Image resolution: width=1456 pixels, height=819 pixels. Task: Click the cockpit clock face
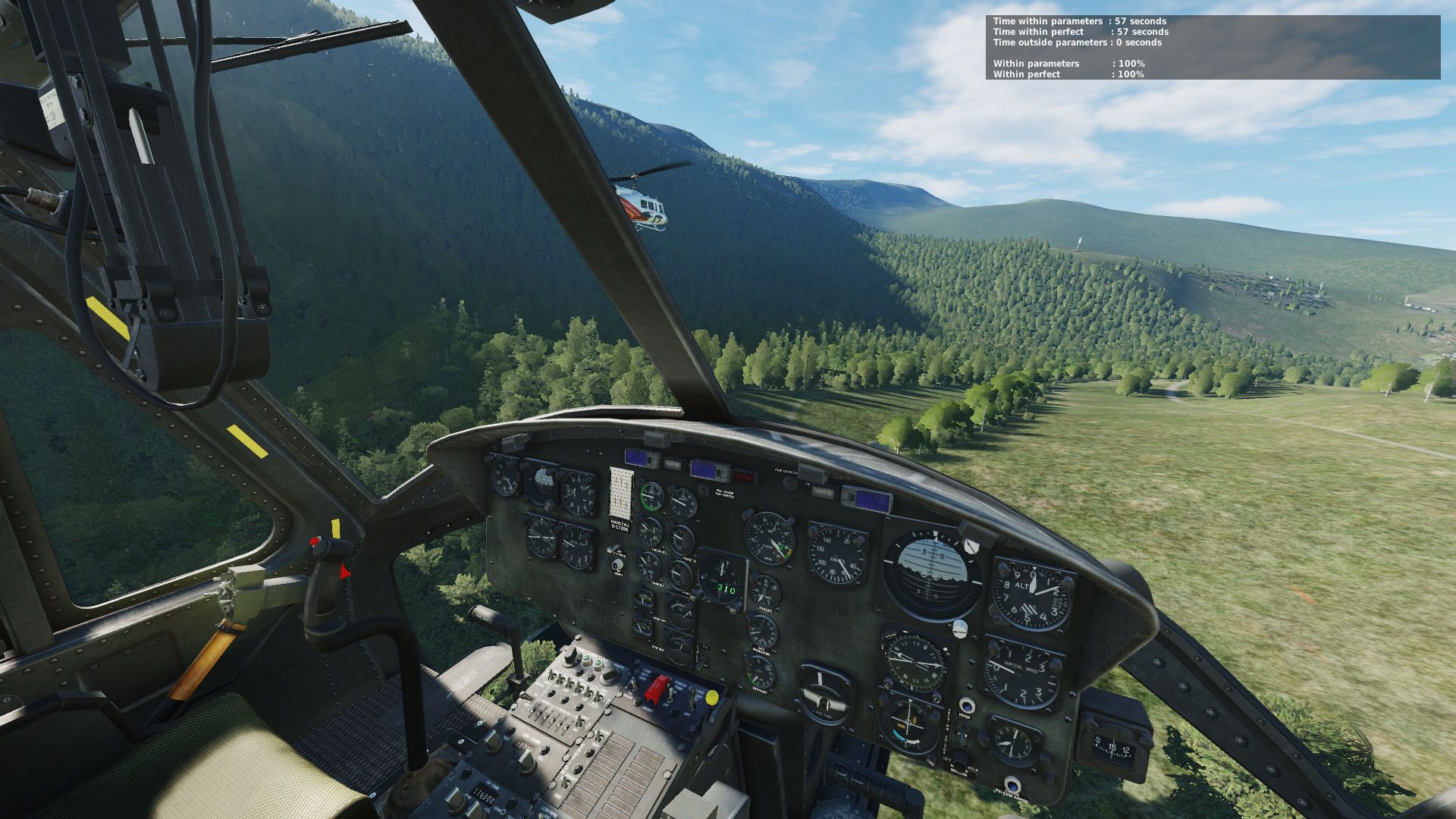click(x=1013, y=743)
